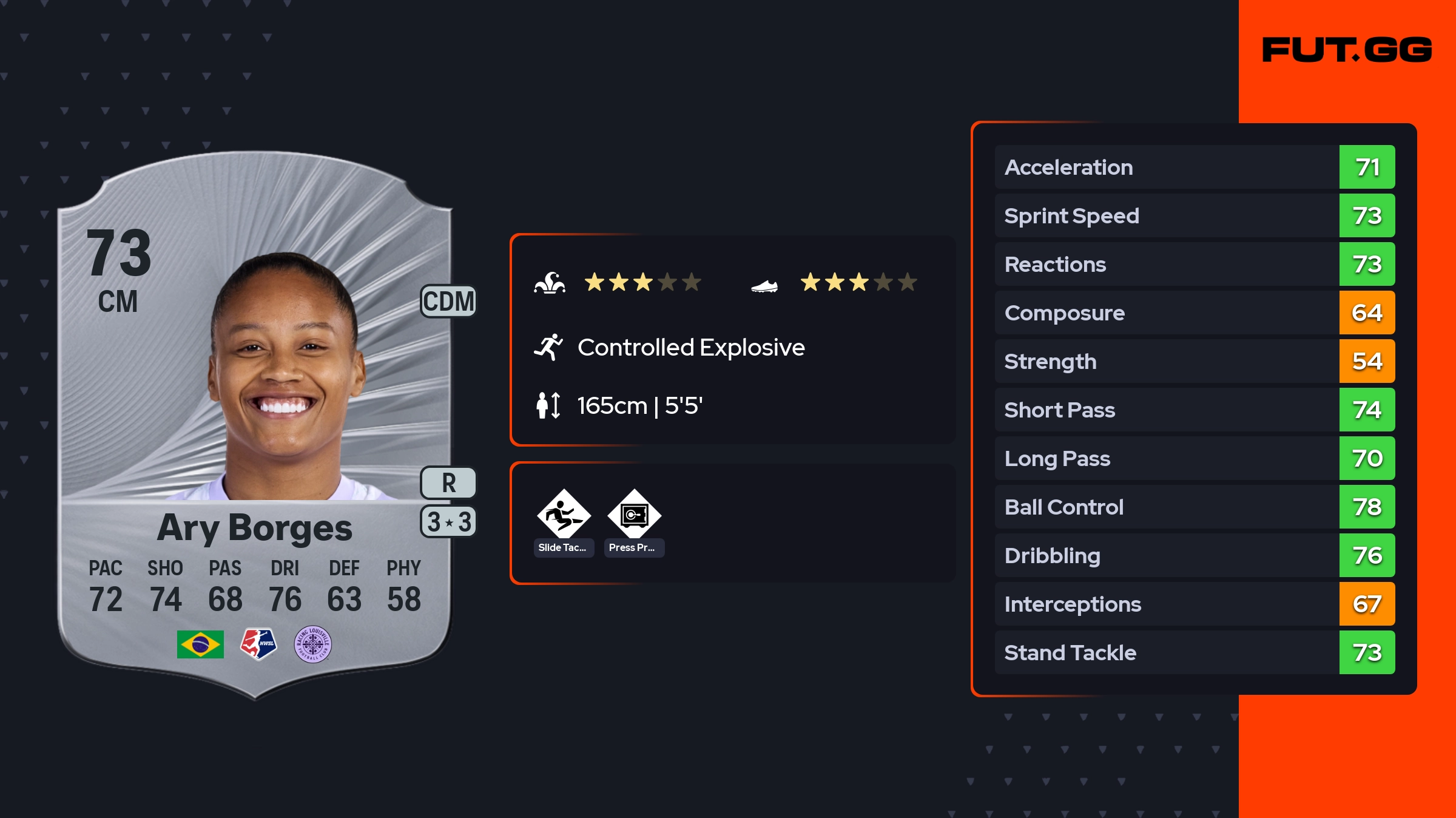
Task: Select the CDM alternate position badge
Action: point(448,301)
